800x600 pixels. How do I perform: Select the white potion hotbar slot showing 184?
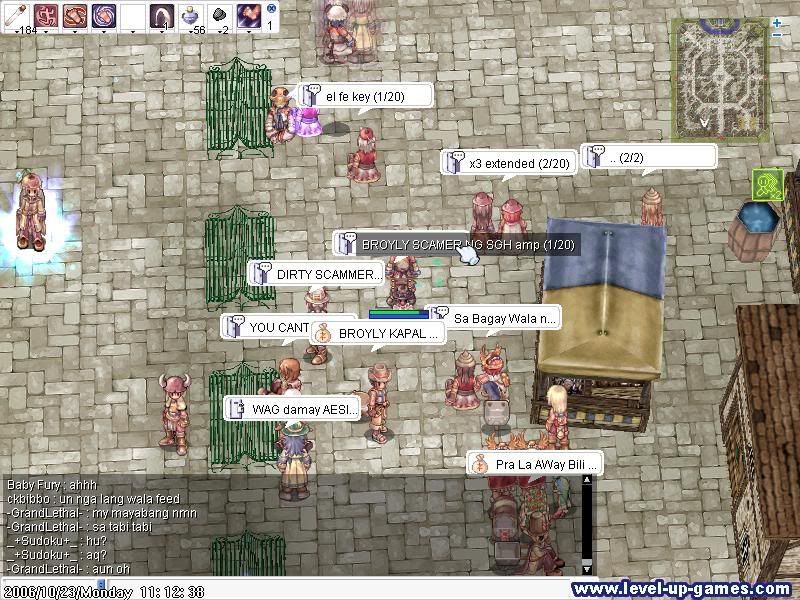pos(15,16)
